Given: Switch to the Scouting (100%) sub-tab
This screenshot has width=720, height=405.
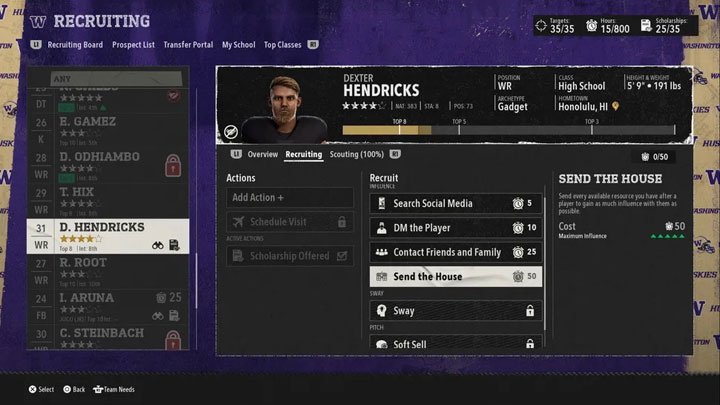Looking at the screenshot, I should (357, 155).
